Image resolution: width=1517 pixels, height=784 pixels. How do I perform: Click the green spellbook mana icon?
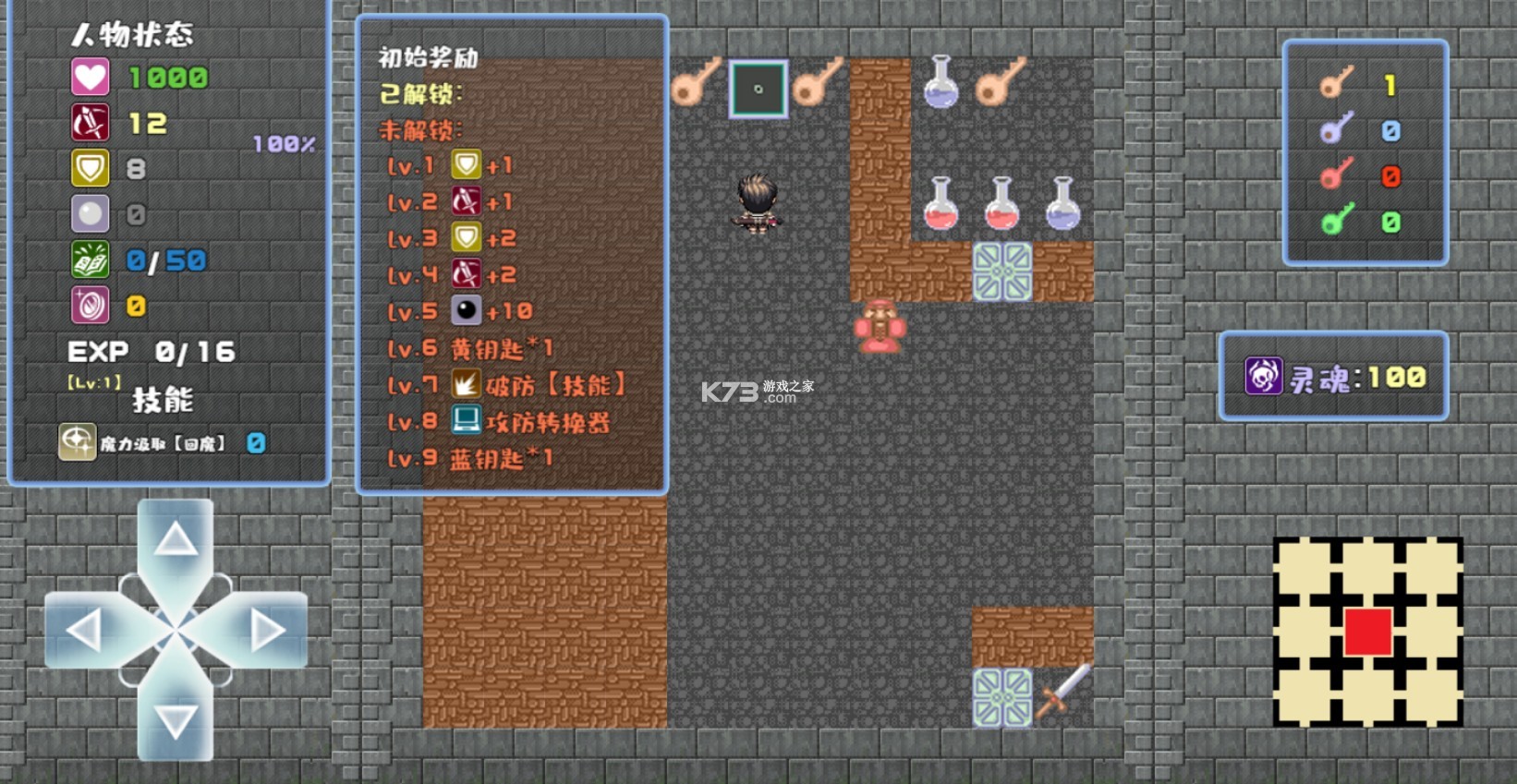point(91,260)
